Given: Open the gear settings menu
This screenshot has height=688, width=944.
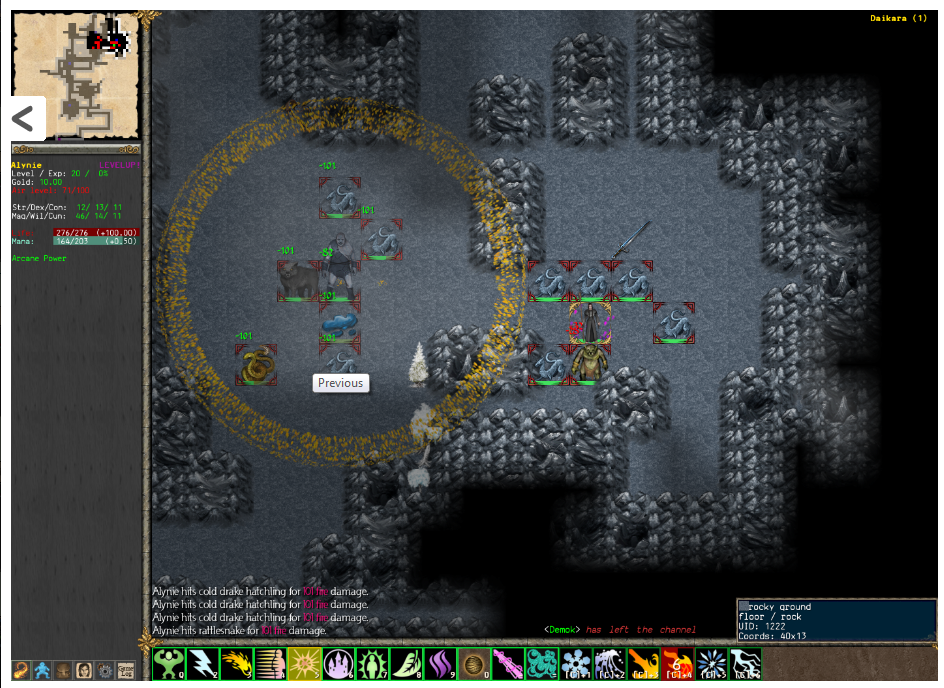Looking at the screenshot, I should (105, 669).
